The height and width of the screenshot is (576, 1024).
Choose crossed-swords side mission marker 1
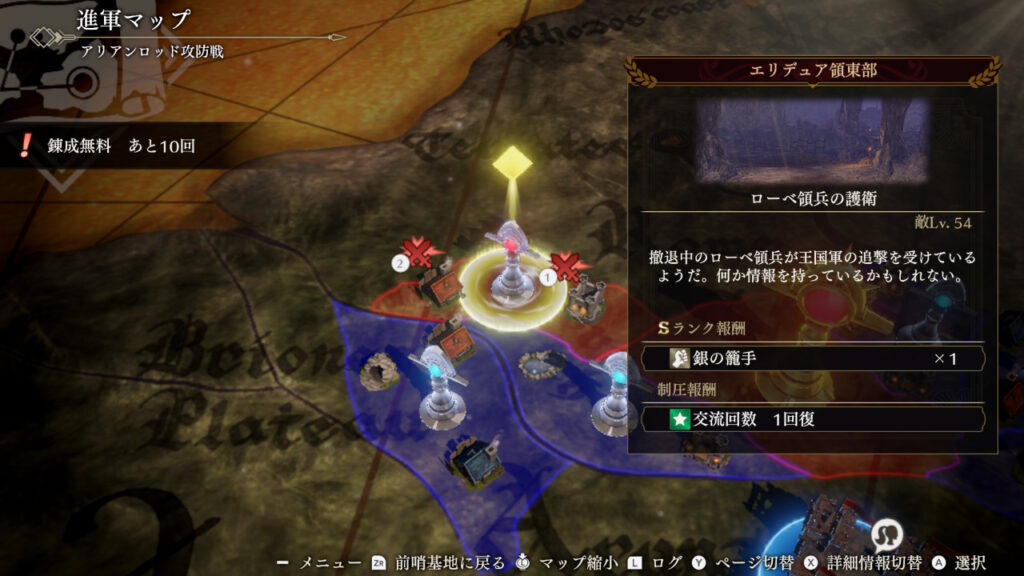point(567,268)
